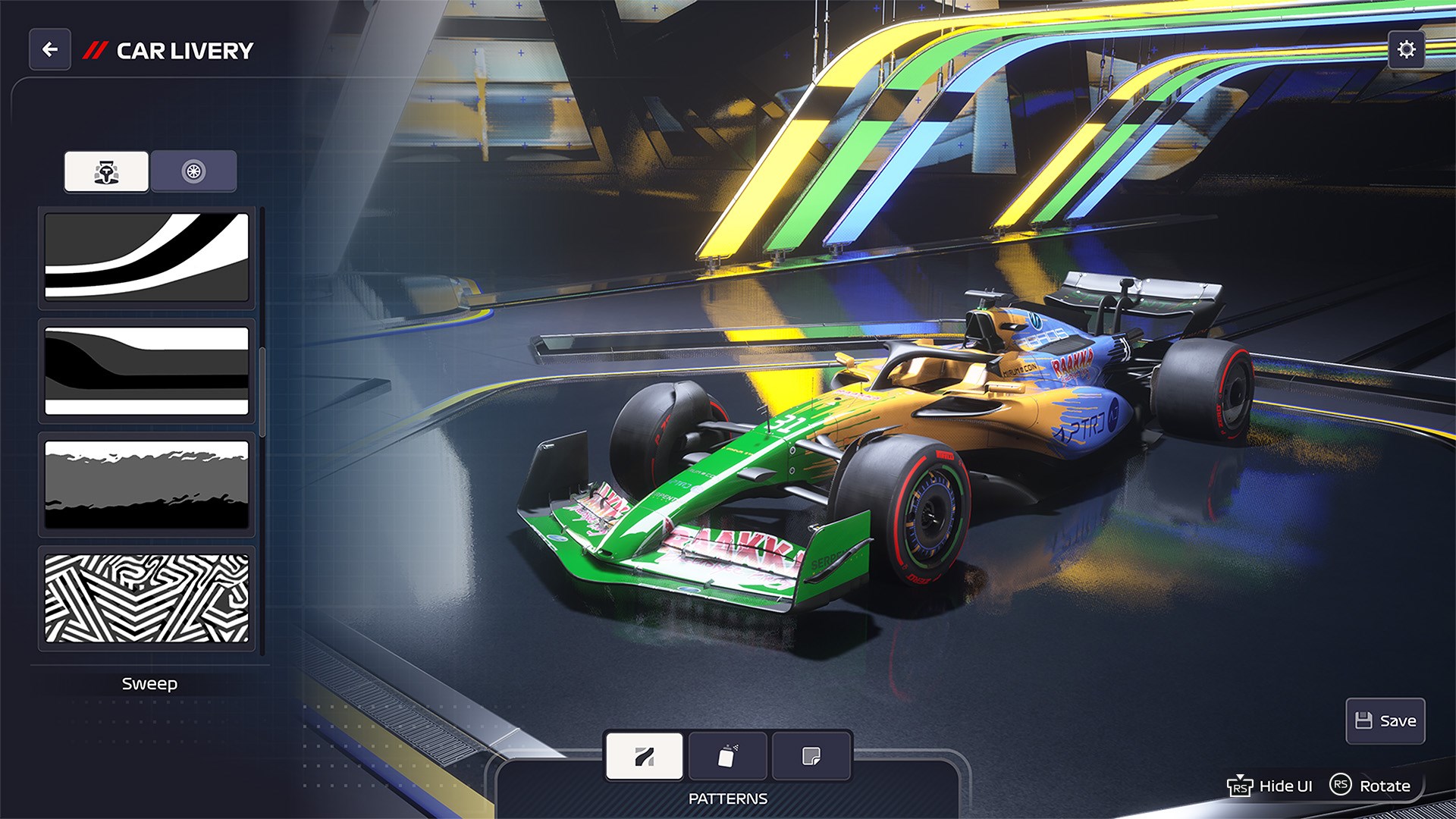1456x819 pixels.
Task: Select the spray paint tool
Action: (727, 755)
